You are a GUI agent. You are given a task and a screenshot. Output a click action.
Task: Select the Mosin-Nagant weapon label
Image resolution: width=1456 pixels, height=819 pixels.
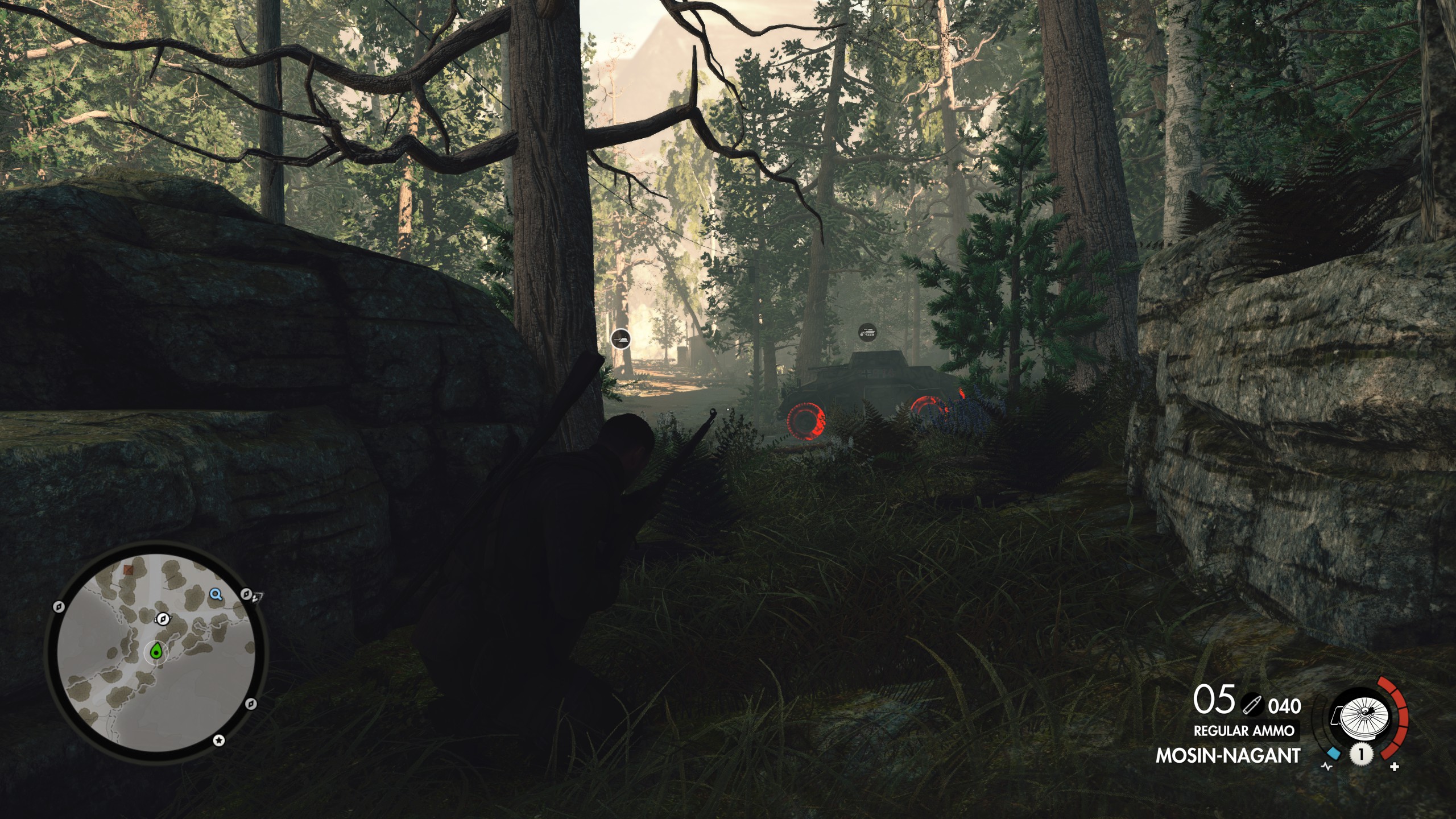[1228, 756]
